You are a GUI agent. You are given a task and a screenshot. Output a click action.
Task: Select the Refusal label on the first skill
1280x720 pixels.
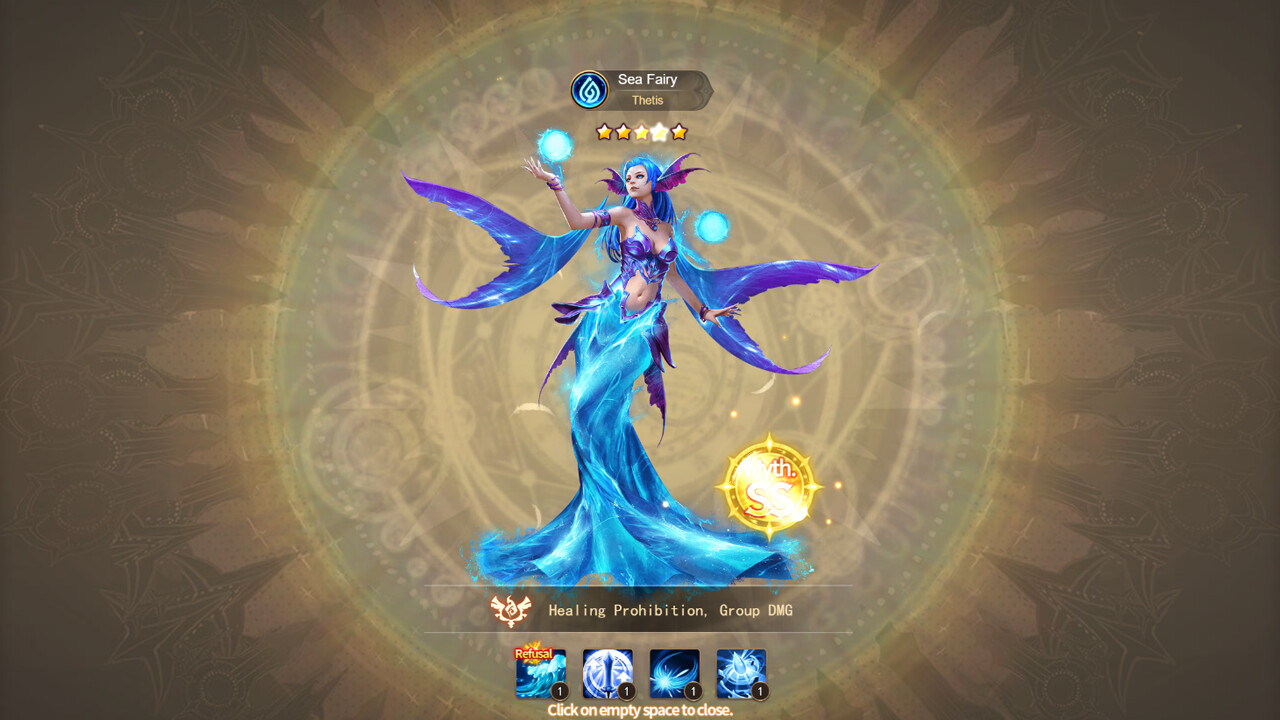click(x=533, y=655)
